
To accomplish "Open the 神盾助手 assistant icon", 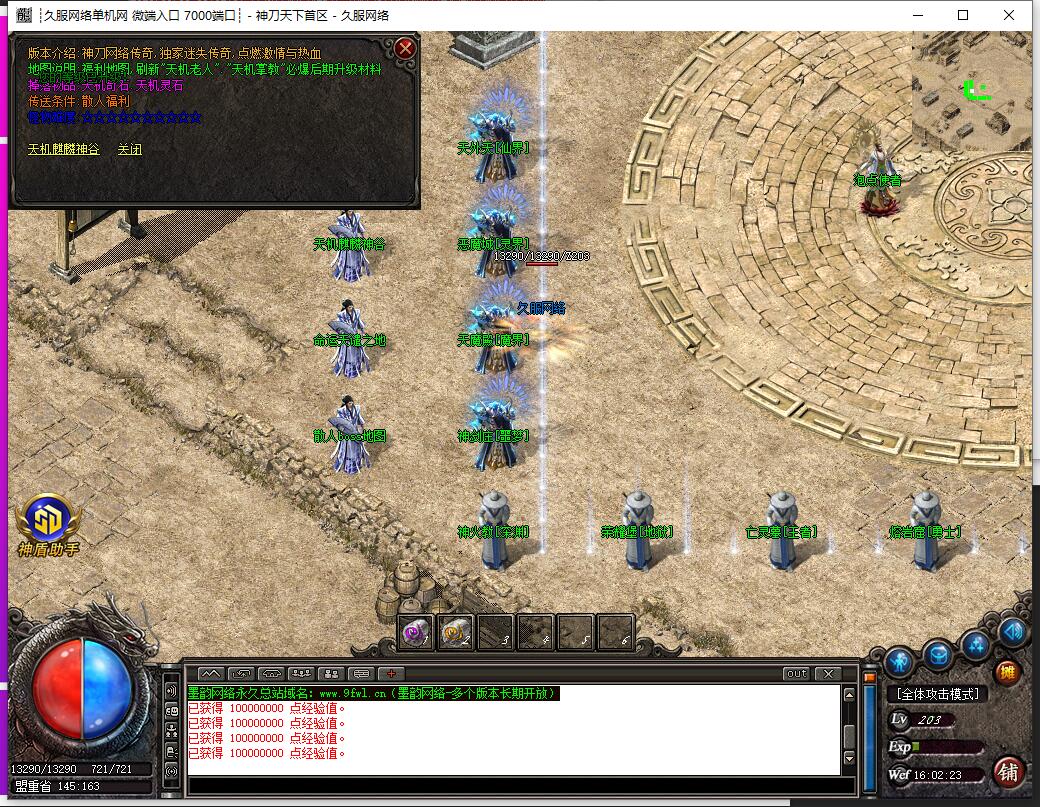I will (47, 520).
